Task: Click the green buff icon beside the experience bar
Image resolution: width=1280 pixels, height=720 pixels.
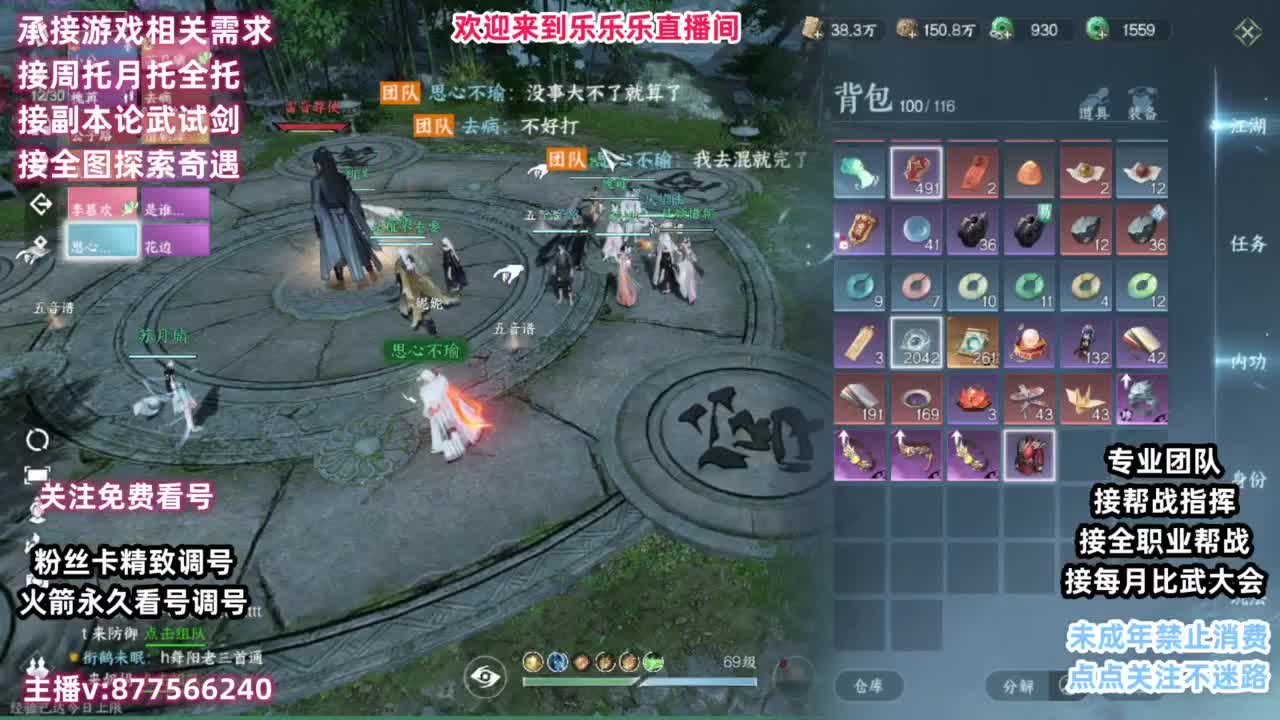Action: pos(654,663)
